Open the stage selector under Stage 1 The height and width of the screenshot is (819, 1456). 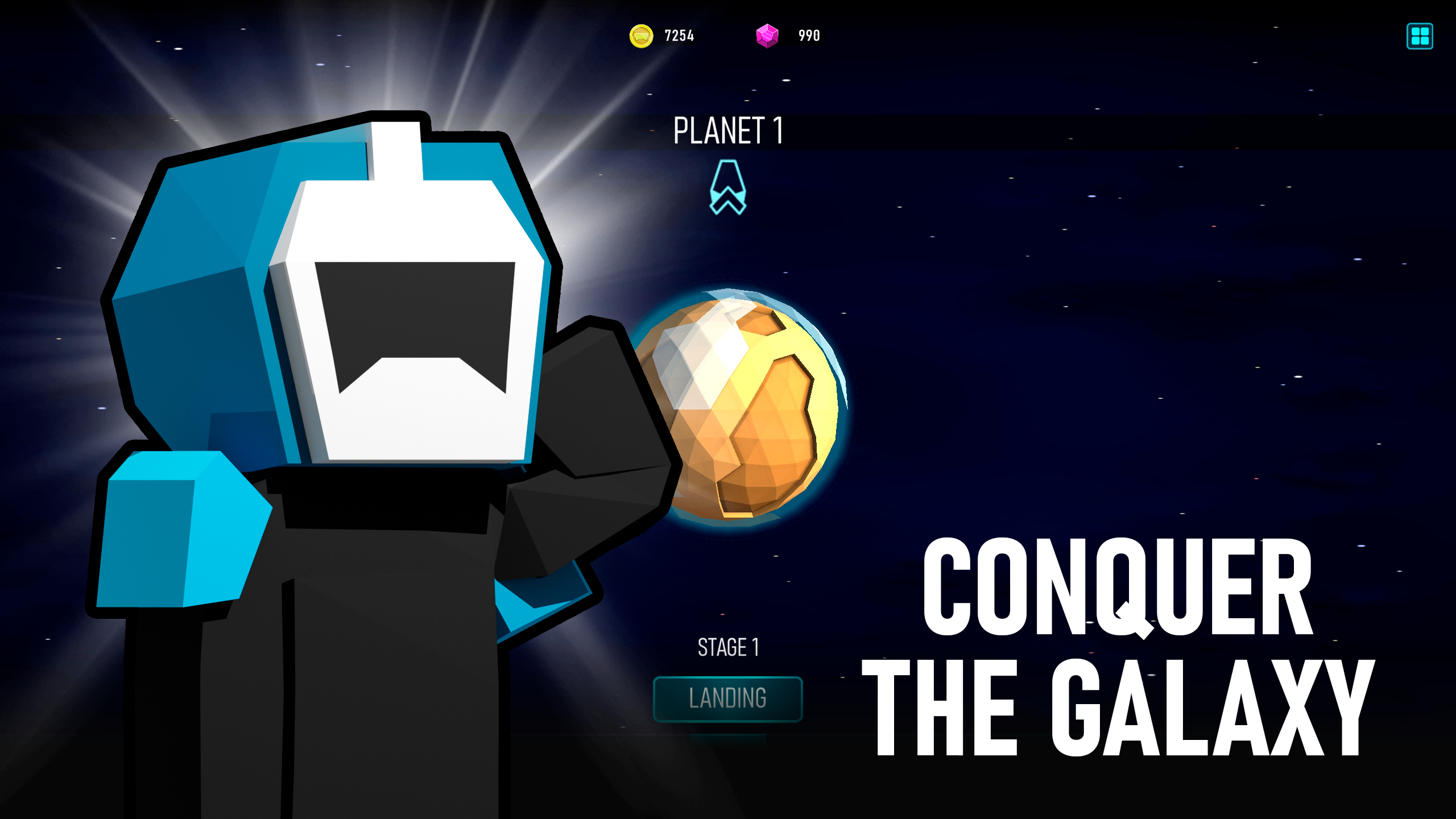tap(728, 698)
